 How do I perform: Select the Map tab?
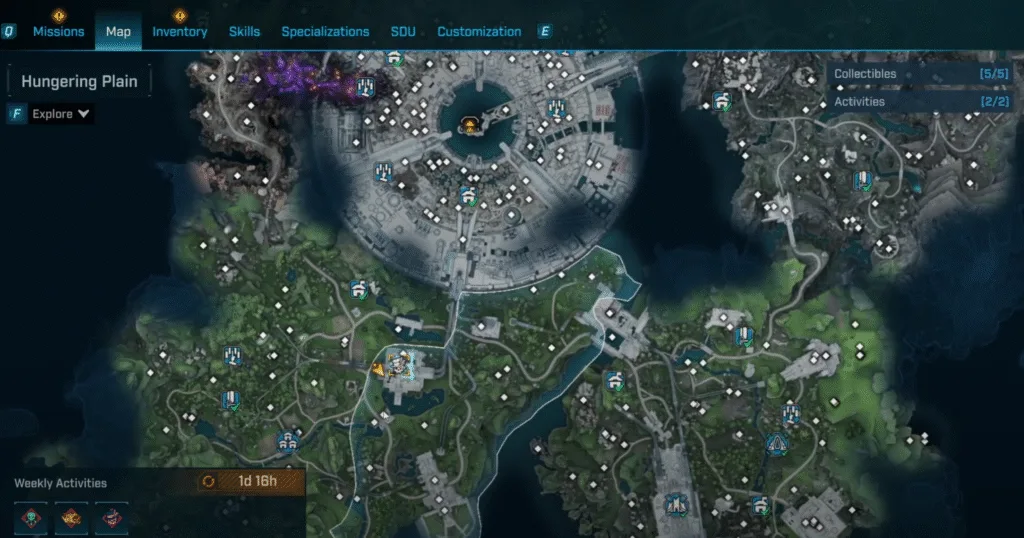click(x=118, y=31)
